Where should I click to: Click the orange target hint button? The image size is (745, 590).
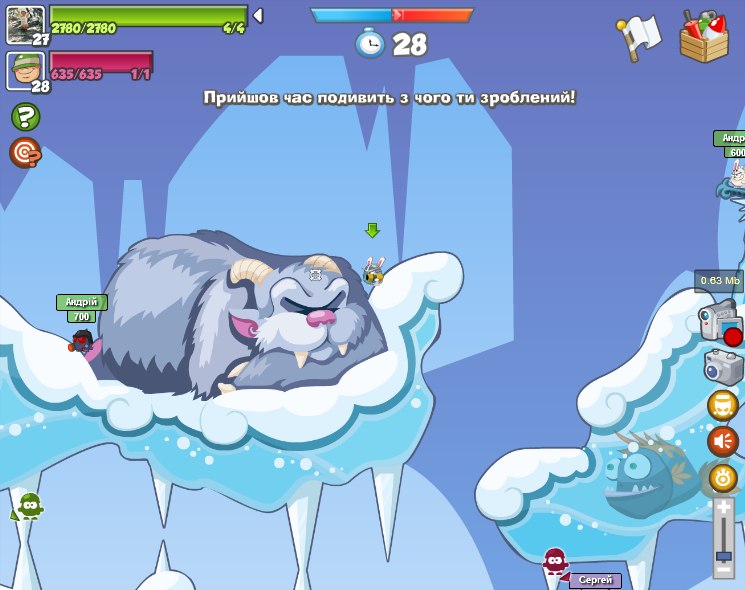(x=25, y=152)
